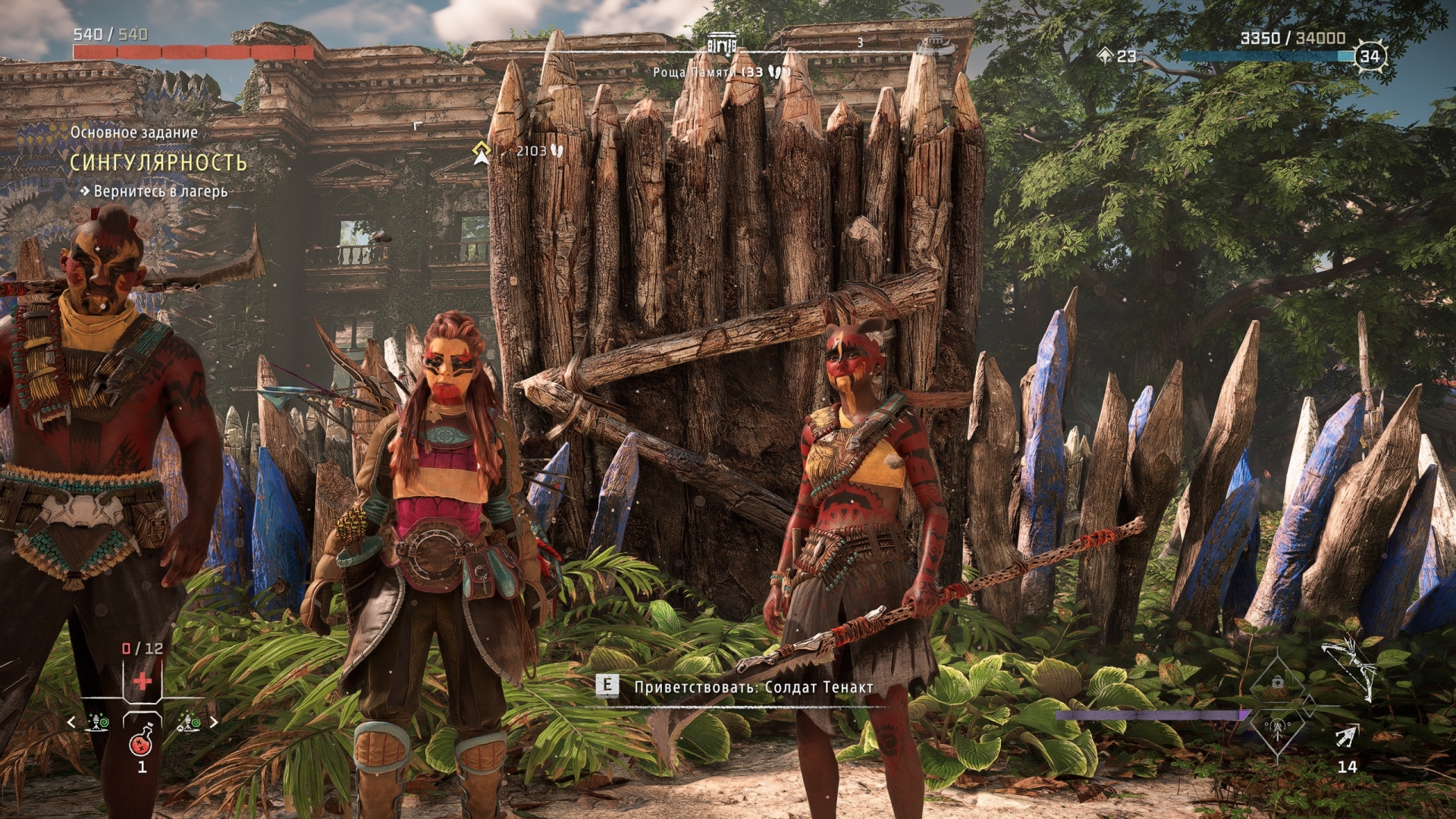This screenshot has width=1456, height=819.
Task: Cycle tools with the right arrow
Action: point(214,722)
